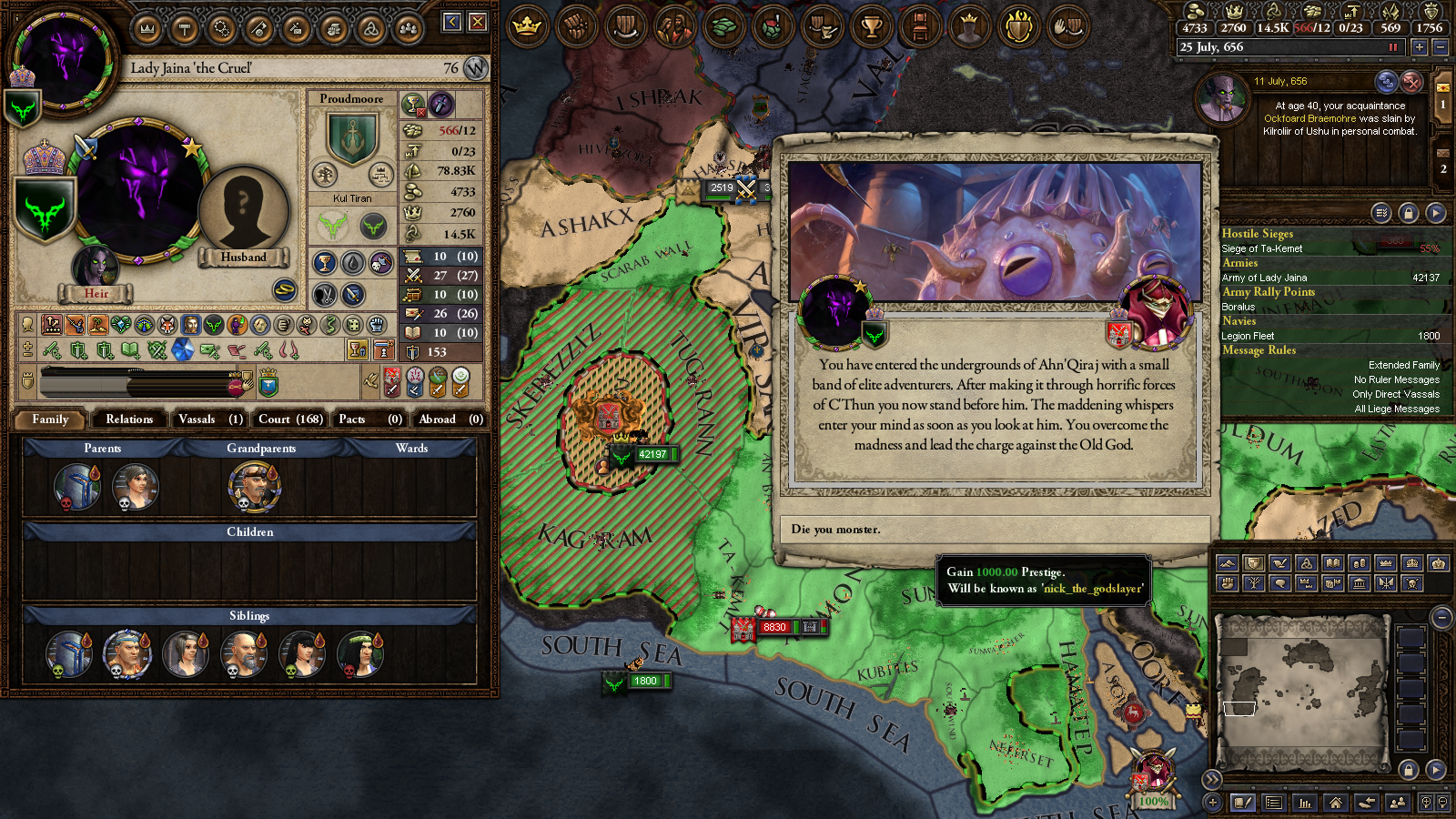
Task: Open the Plots menu green icon
Action: click(723, 27)
